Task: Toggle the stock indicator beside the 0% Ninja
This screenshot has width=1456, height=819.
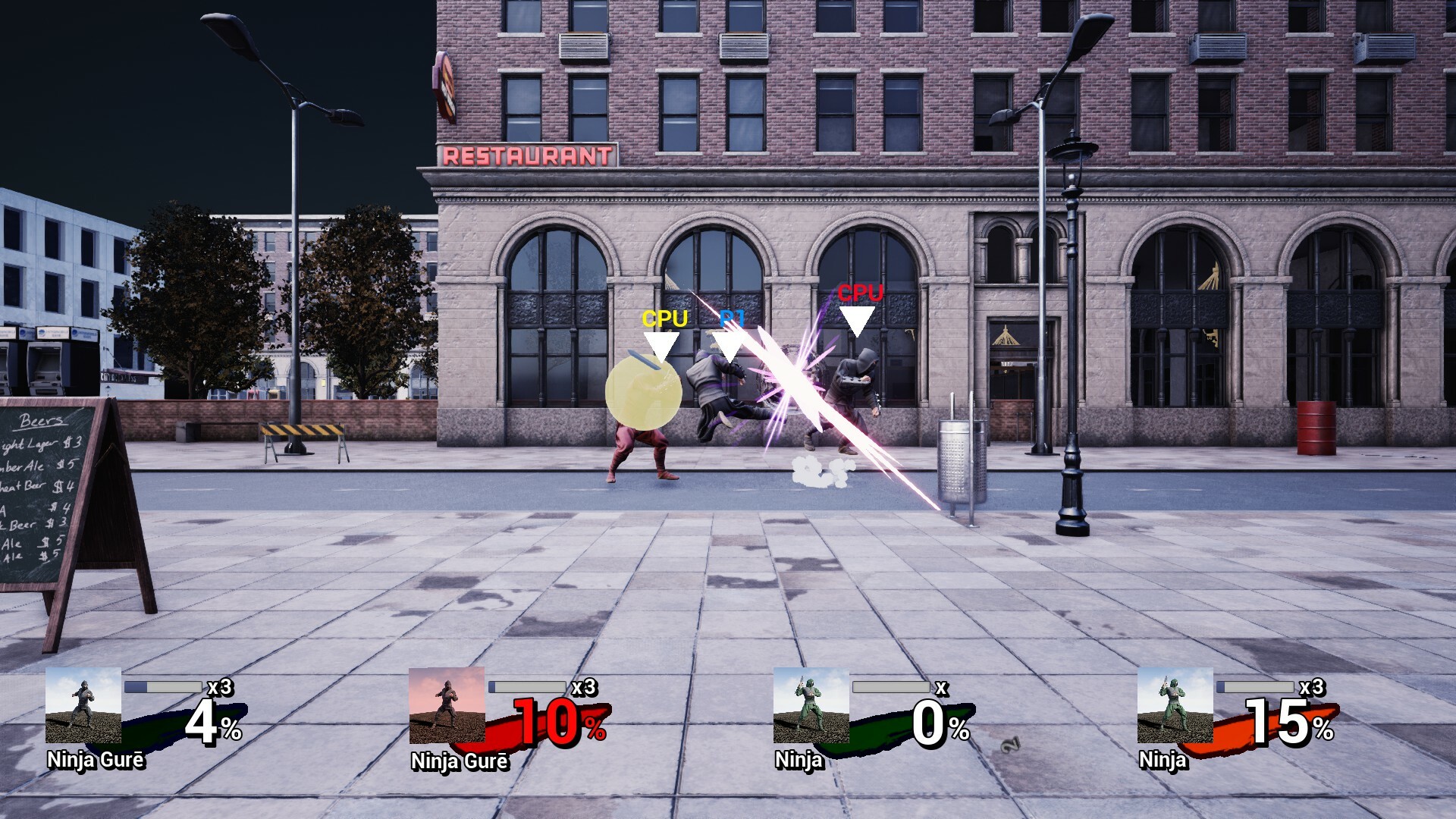Action: click(x=944, y=689)
